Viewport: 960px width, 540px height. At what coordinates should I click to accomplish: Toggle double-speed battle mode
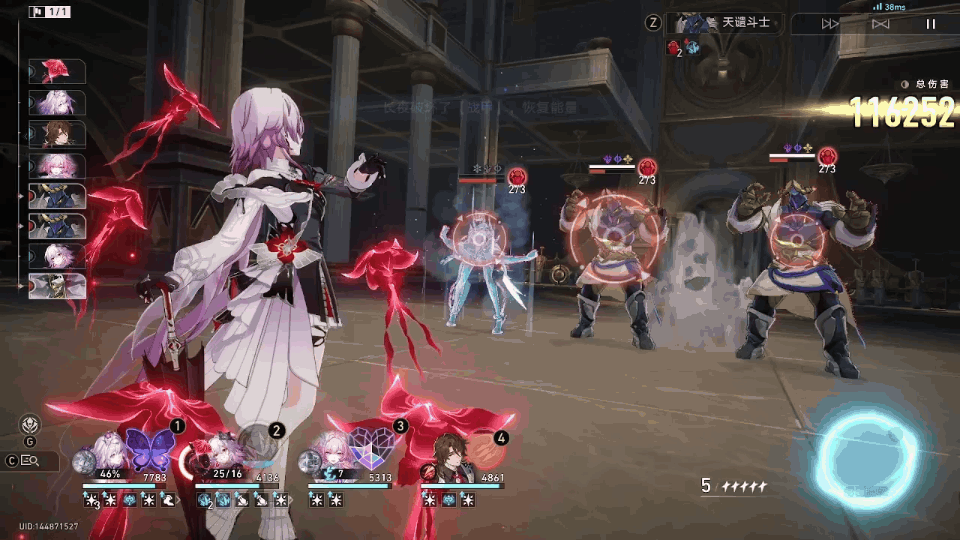tap(830, 24)
